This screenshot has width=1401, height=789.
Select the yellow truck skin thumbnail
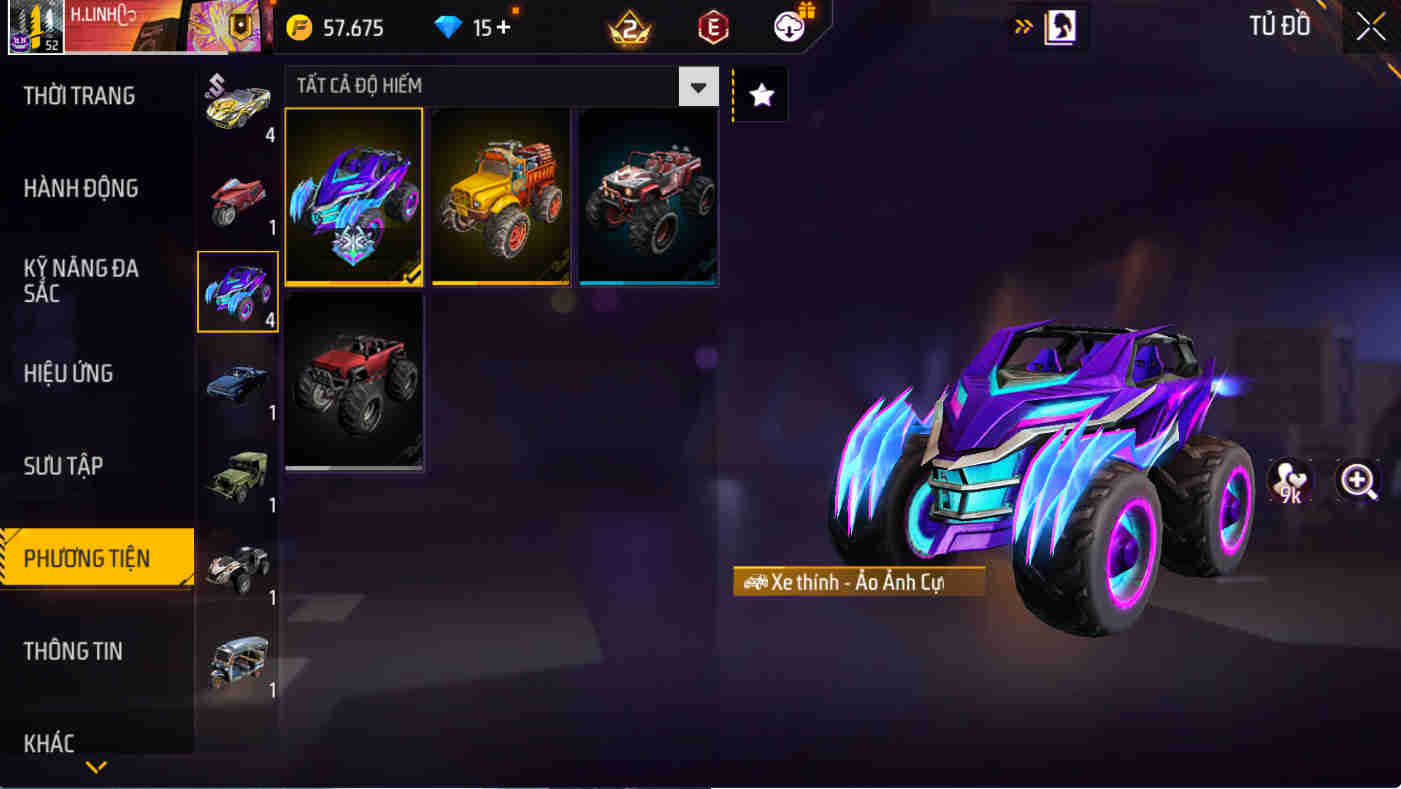(x=500, y=195)
